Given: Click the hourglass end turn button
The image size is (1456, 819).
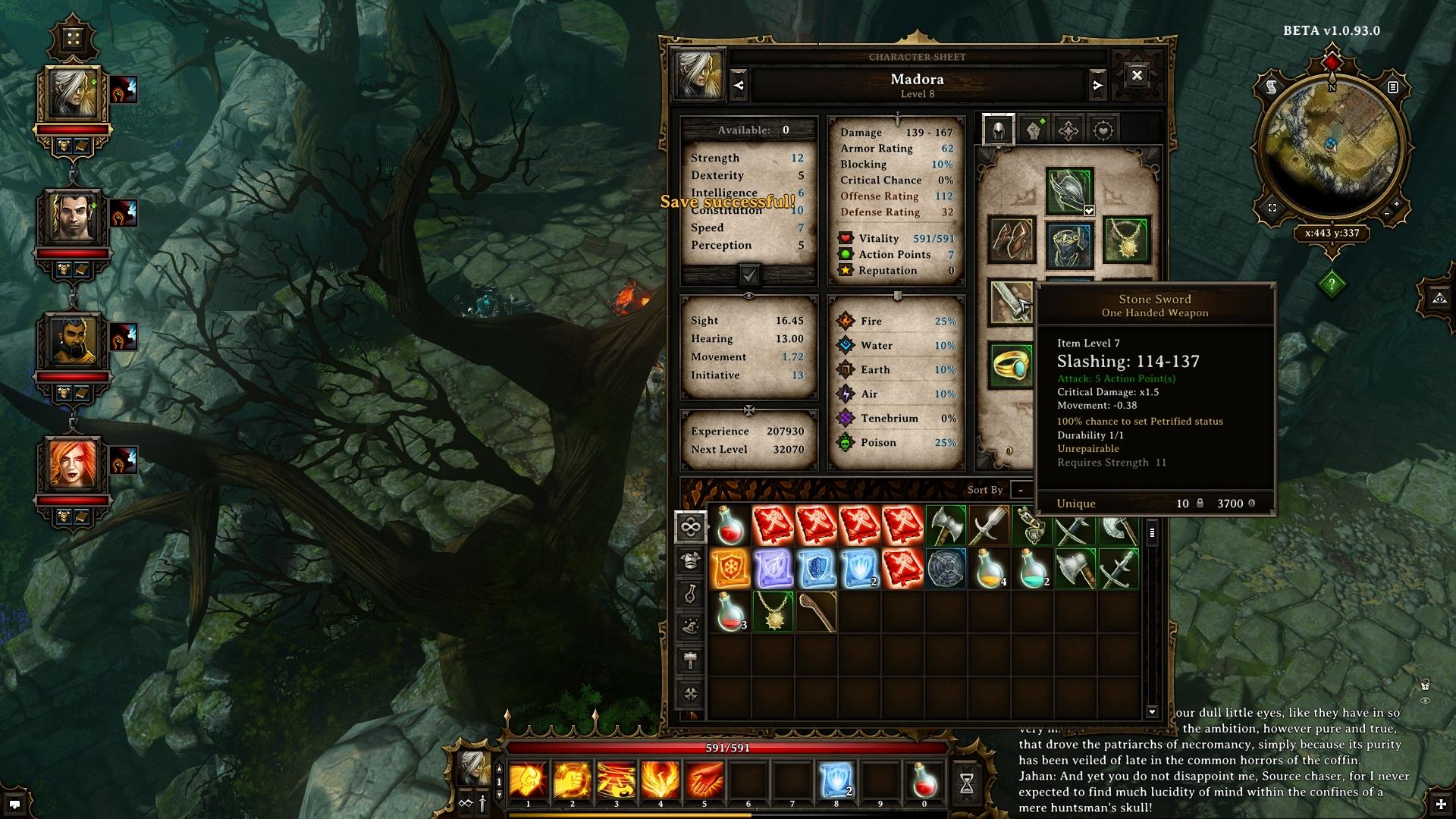Looking at the screenshot, I should [x=967, y=784].
